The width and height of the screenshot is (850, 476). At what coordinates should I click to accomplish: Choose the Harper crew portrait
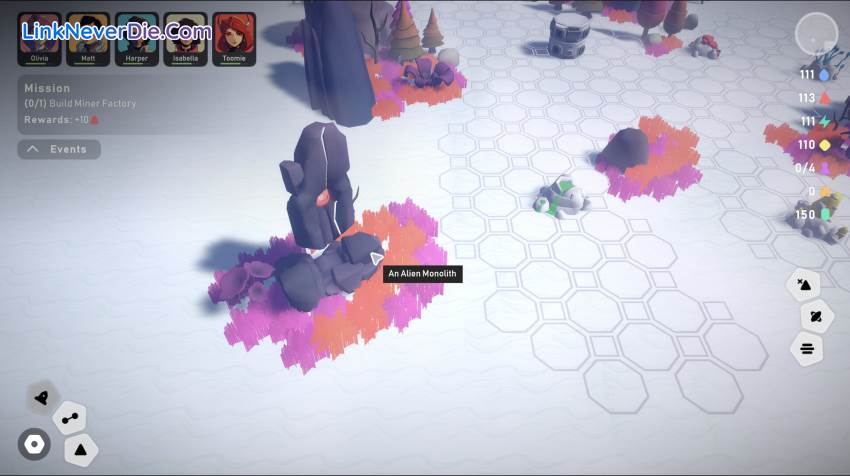click(136, 38)
